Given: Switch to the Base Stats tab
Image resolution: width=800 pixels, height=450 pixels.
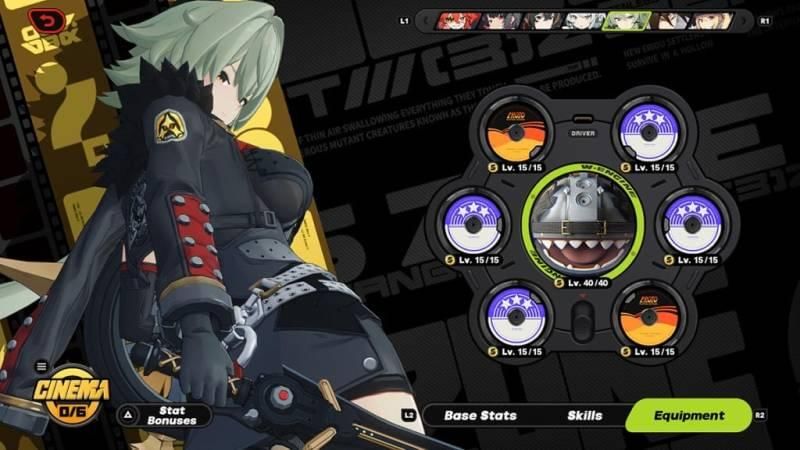Looking at the screenshot, I should tap(474, 415).
